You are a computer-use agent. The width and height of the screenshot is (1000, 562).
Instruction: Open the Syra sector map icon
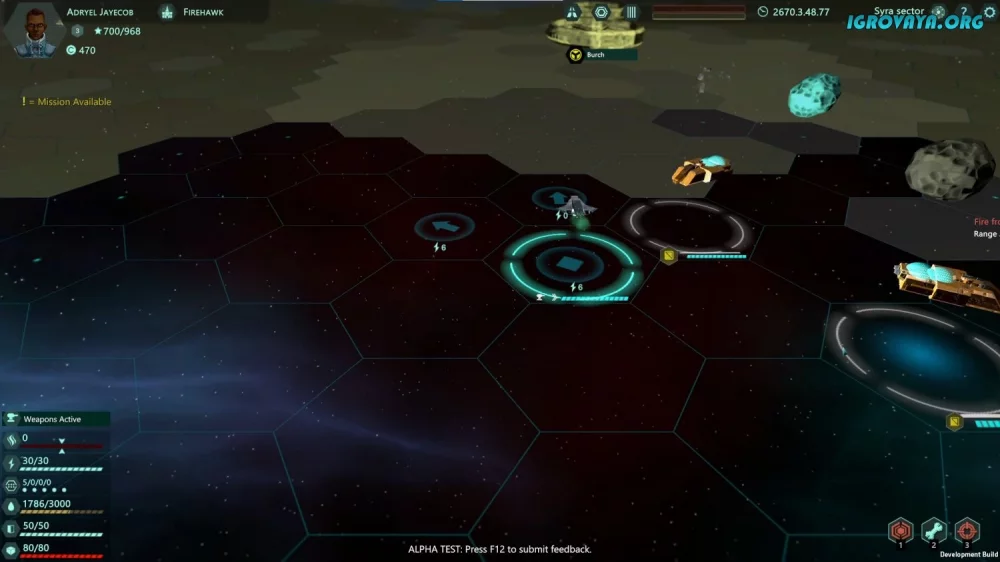click(x=938, y=13)
